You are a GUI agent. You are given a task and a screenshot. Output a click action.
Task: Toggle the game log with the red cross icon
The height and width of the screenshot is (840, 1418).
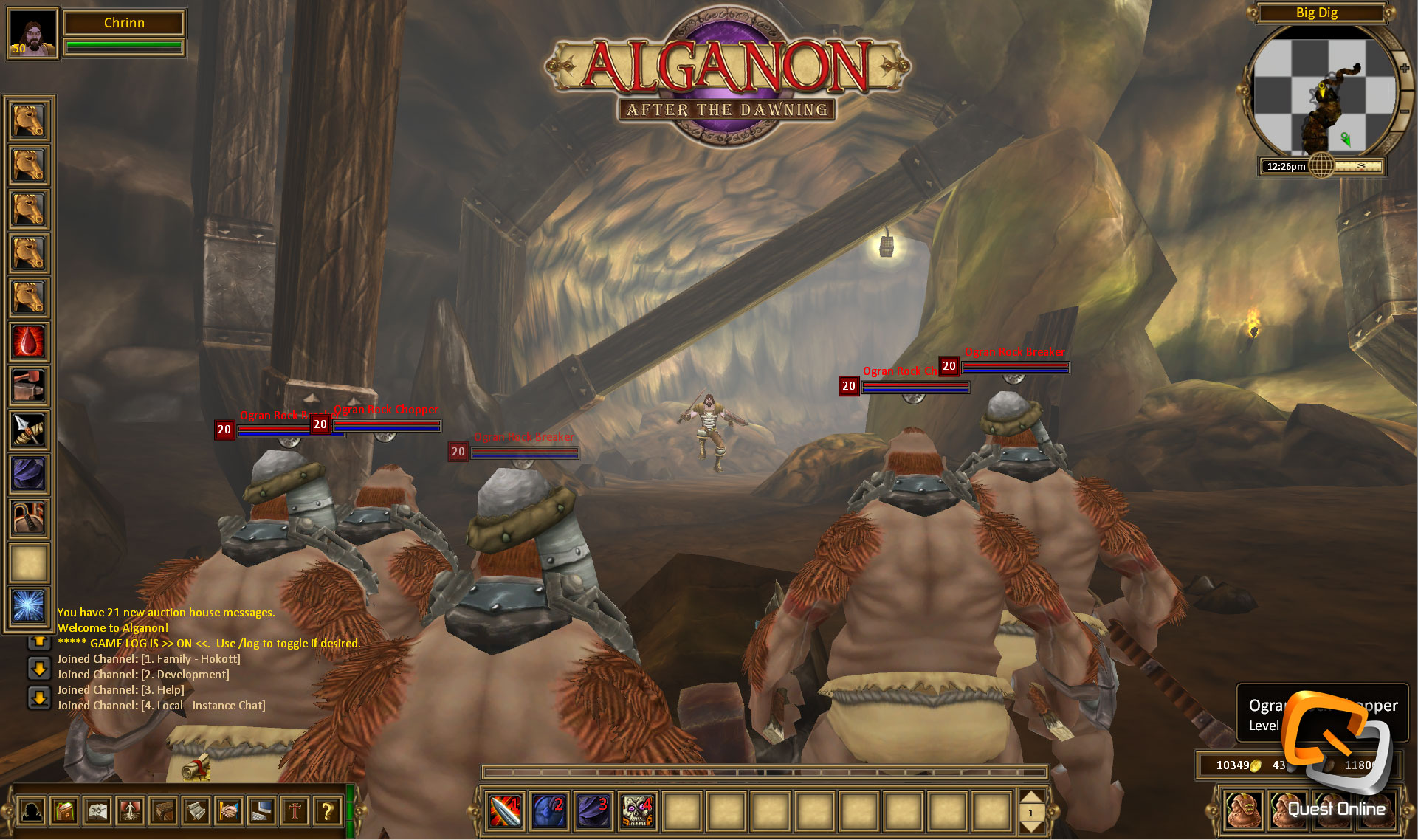(x=294, y=810)
